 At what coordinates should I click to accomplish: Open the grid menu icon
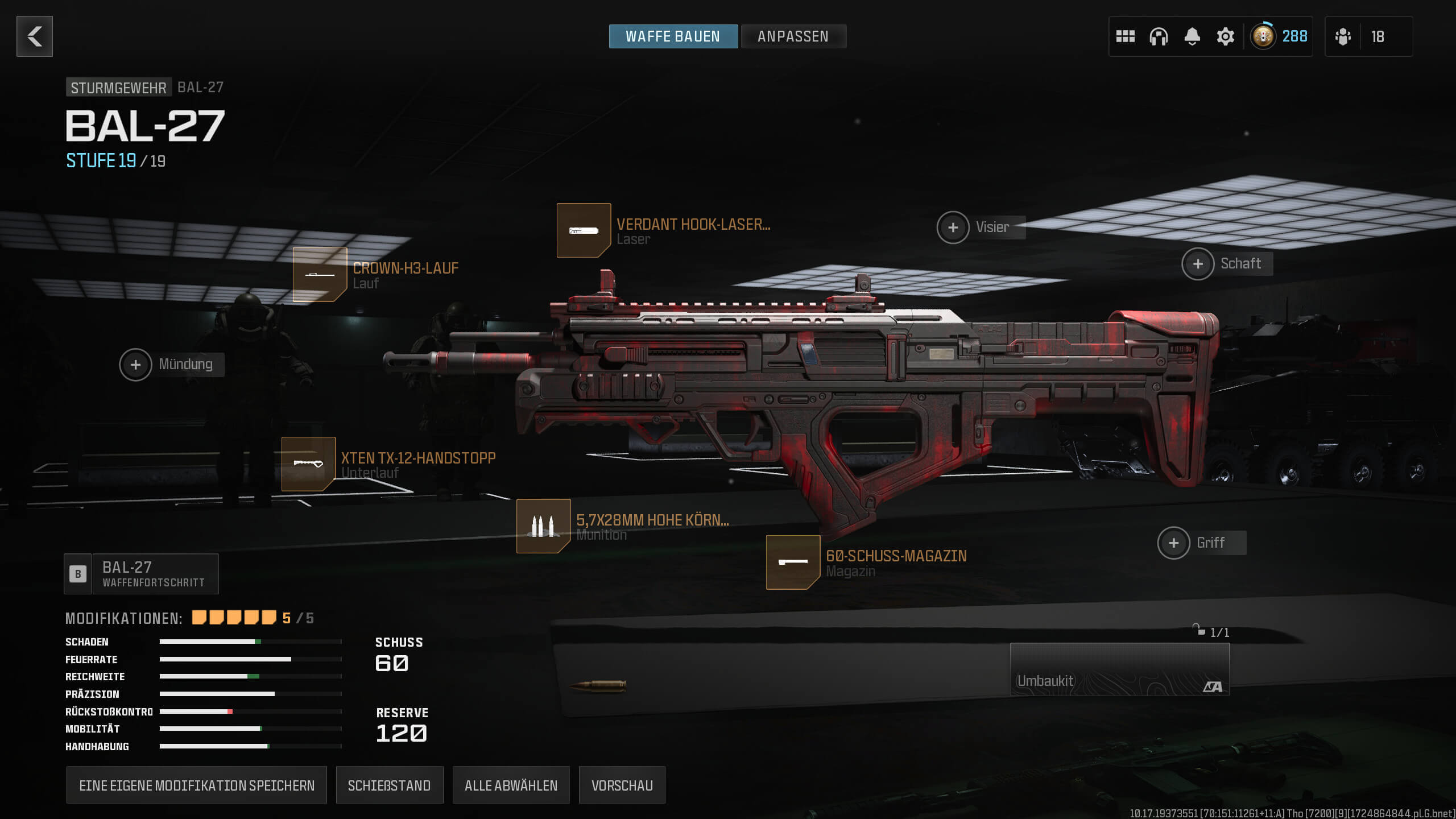pos(1125,36)
